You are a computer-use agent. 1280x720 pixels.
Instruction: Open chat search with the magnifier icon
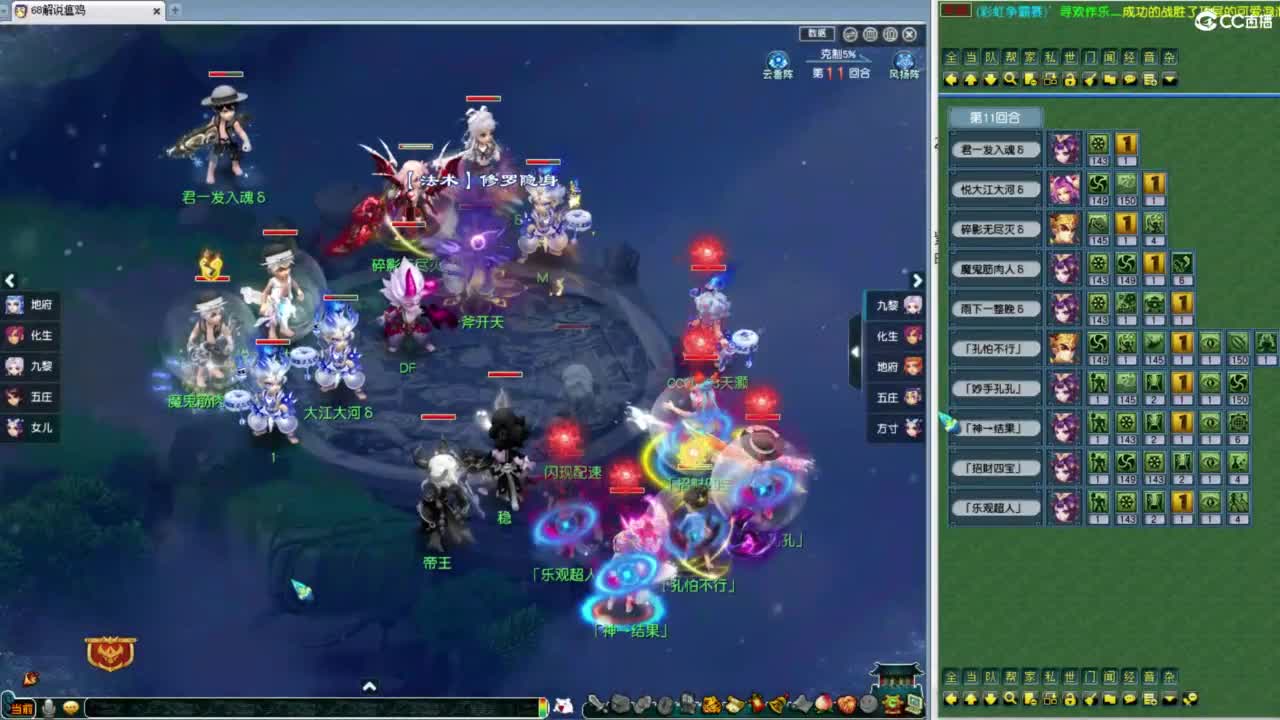point(1010,80)
